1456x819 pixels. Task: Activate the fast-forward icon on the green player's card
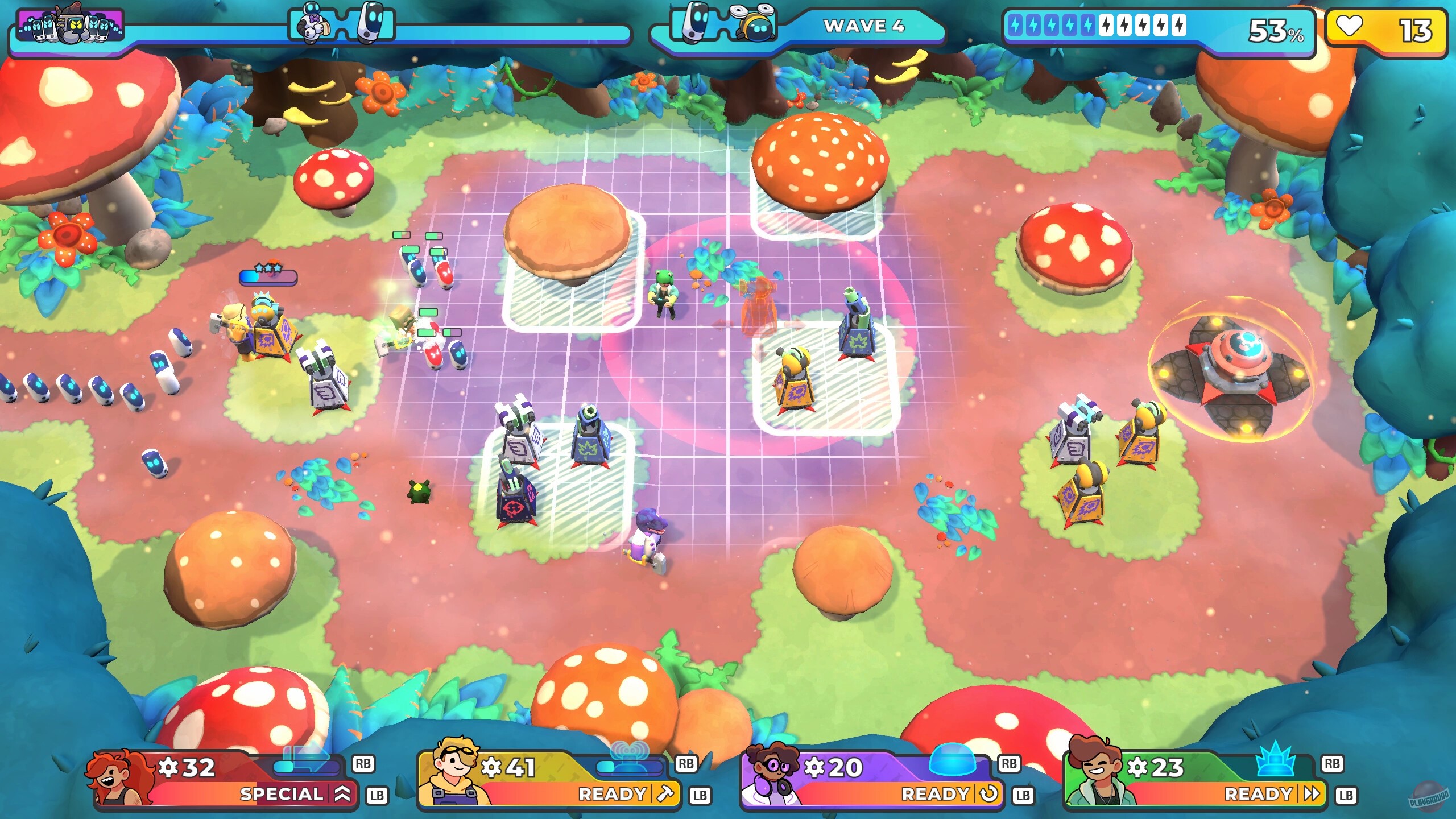pos(1310,794)
